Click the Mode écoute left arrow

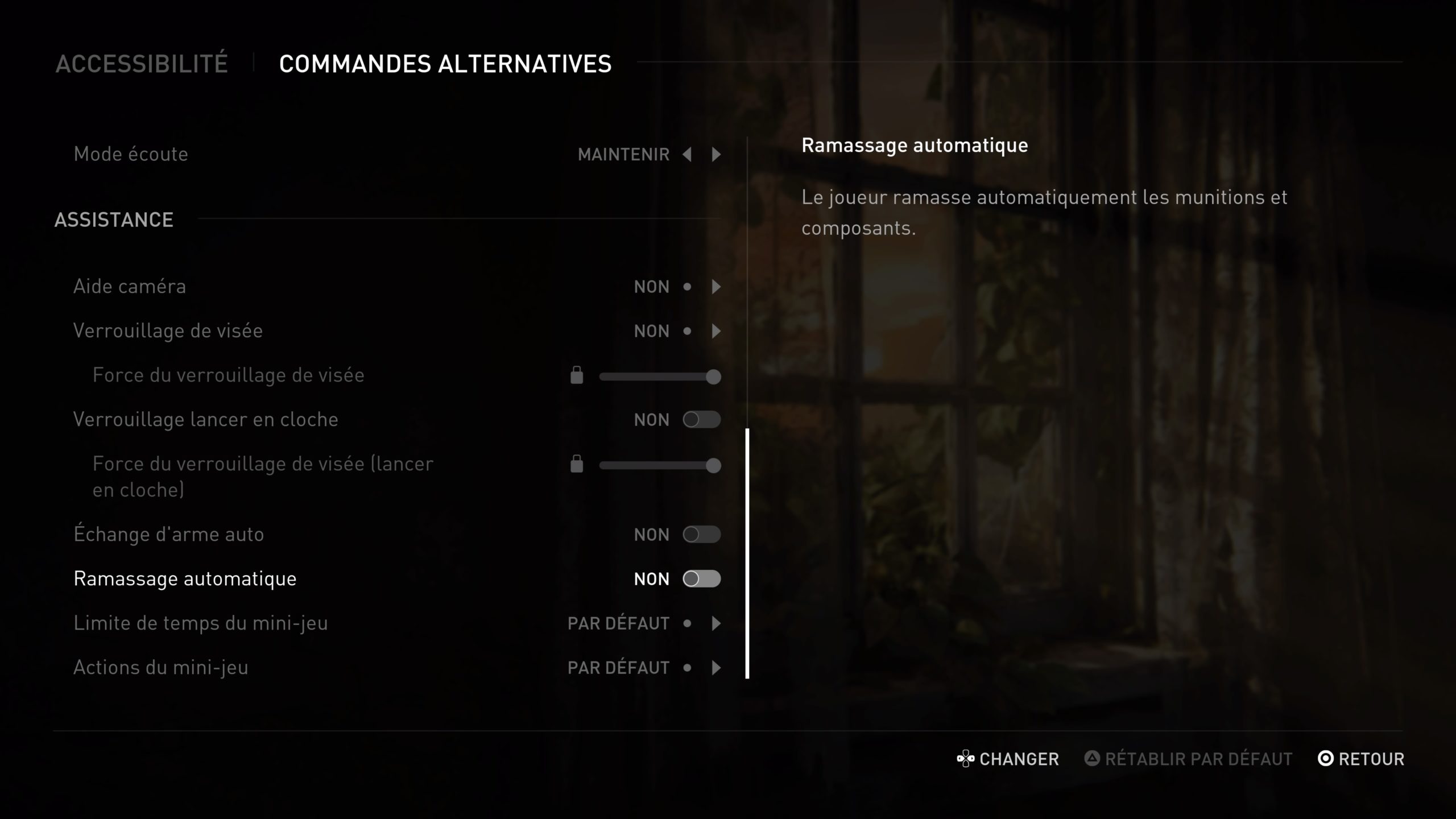click(687, 154)
